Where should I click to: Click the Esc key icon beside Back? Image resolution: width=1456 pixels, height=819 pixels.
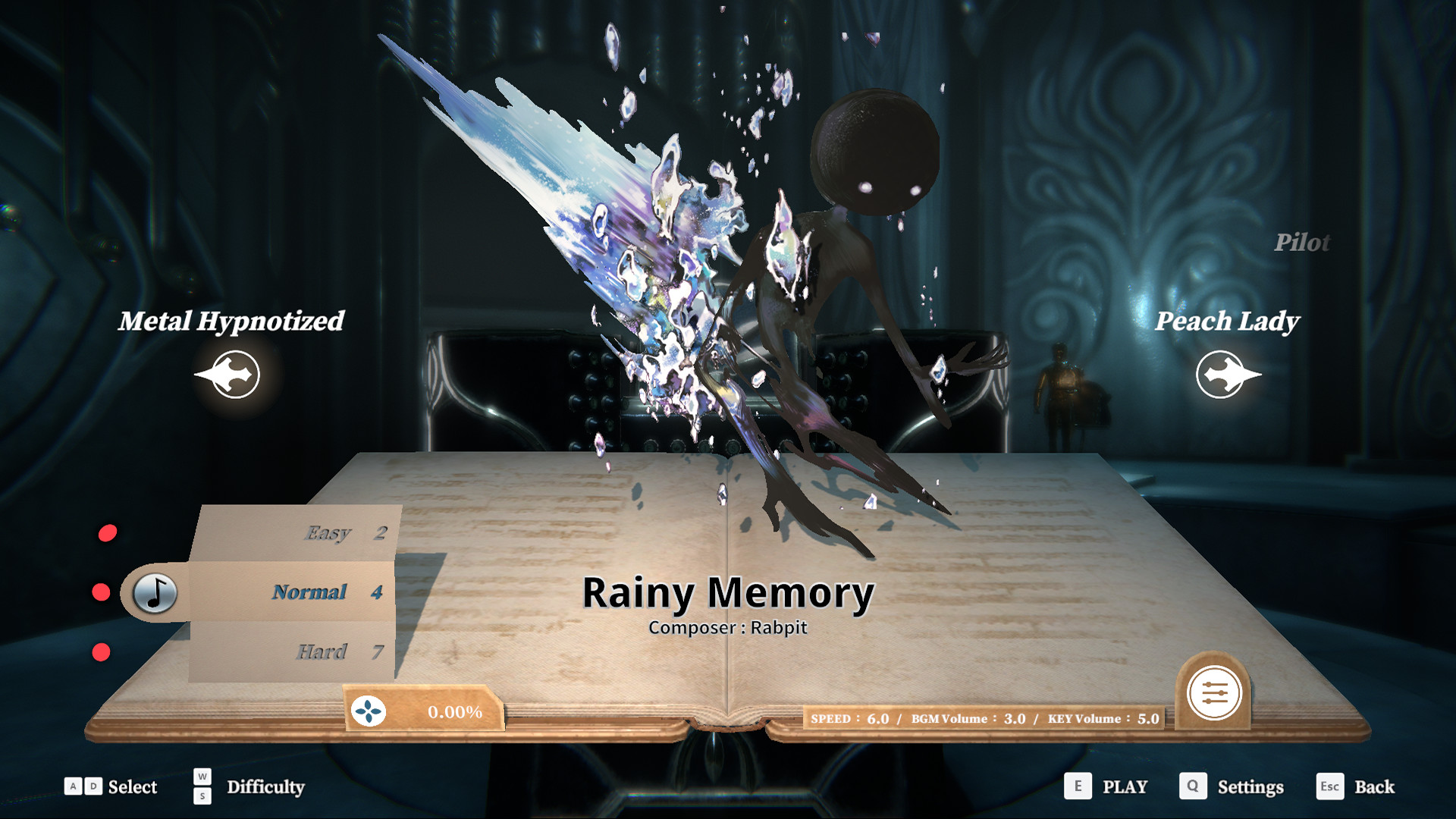point(1329,787)
